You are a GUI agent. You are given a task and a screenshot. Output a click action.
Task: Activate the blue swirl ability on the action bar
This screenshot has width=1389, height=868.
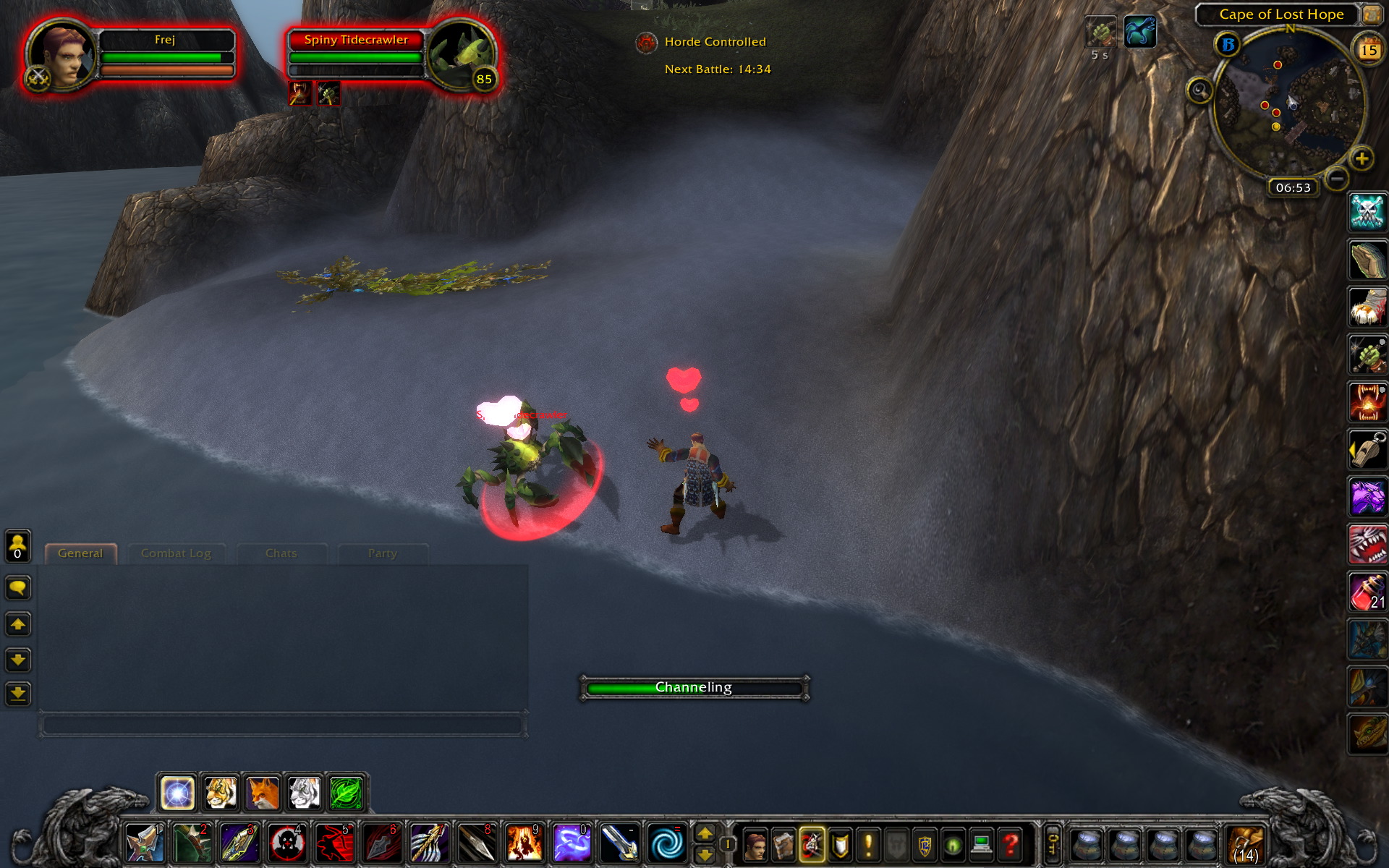pyautogui.click(x=665, y=844)
